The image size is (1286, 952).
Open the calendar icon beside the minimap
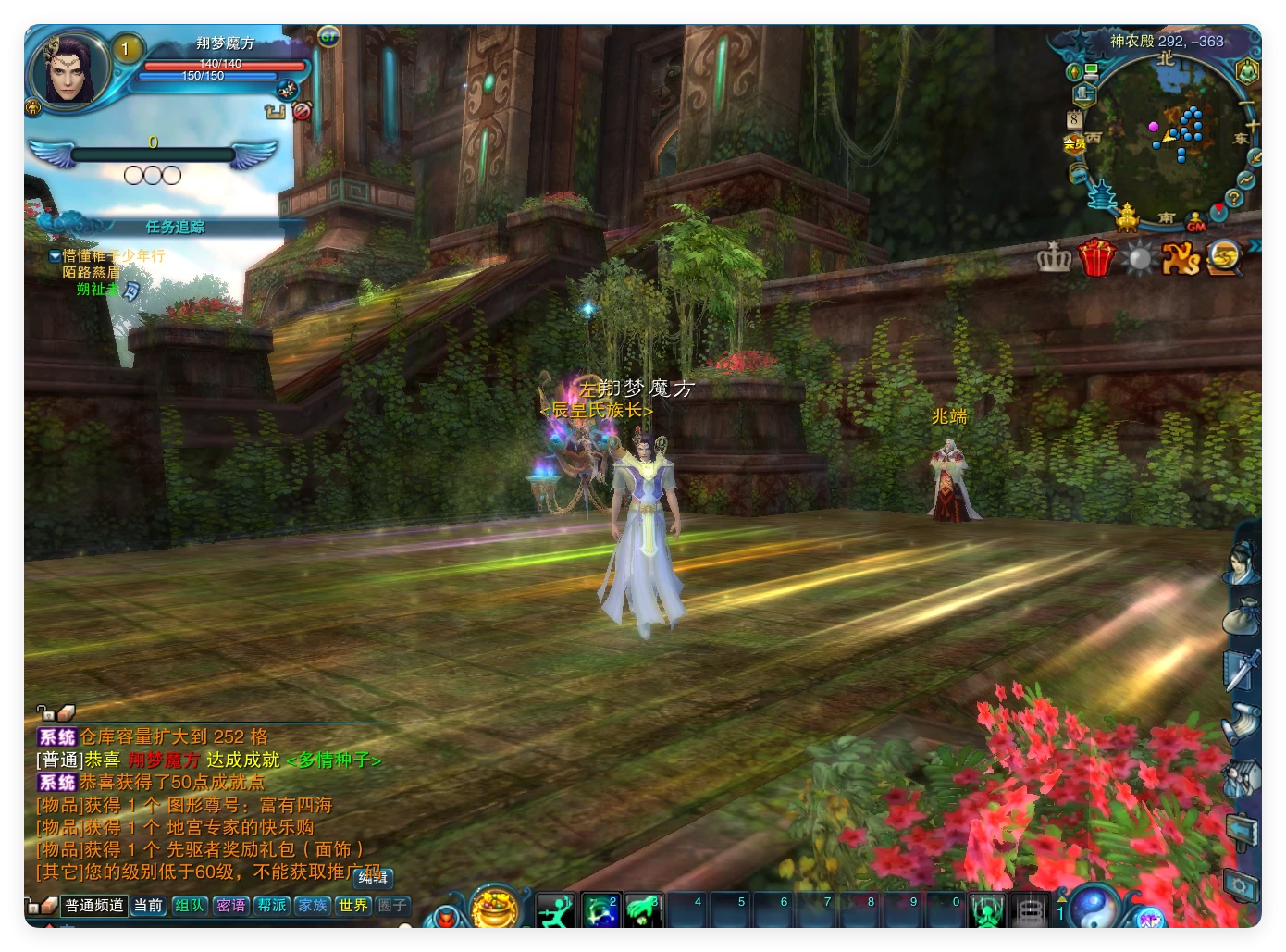(x=1074, y=118)
